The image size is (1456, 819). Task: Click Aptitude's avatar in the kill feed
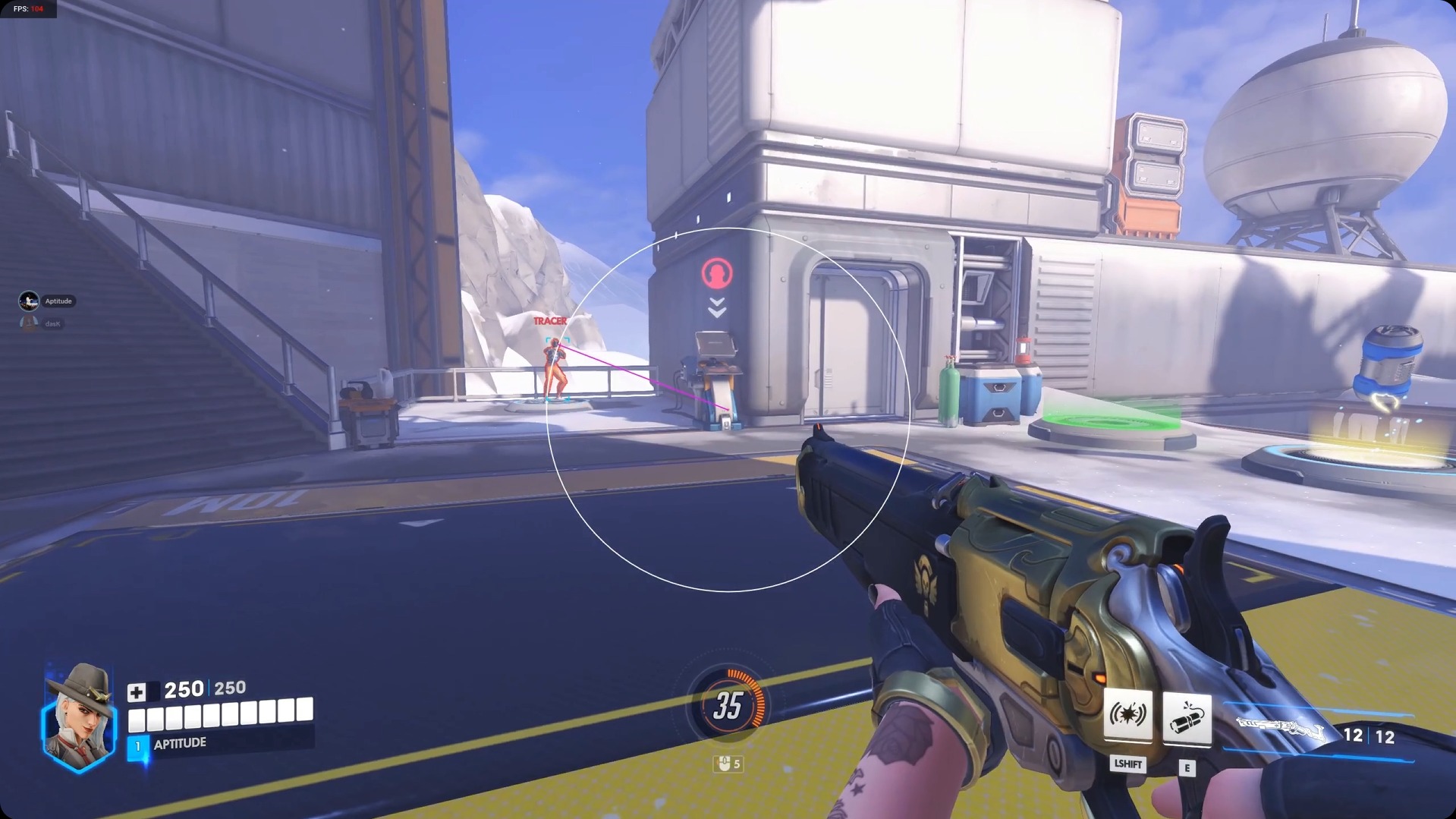(27, 301)
